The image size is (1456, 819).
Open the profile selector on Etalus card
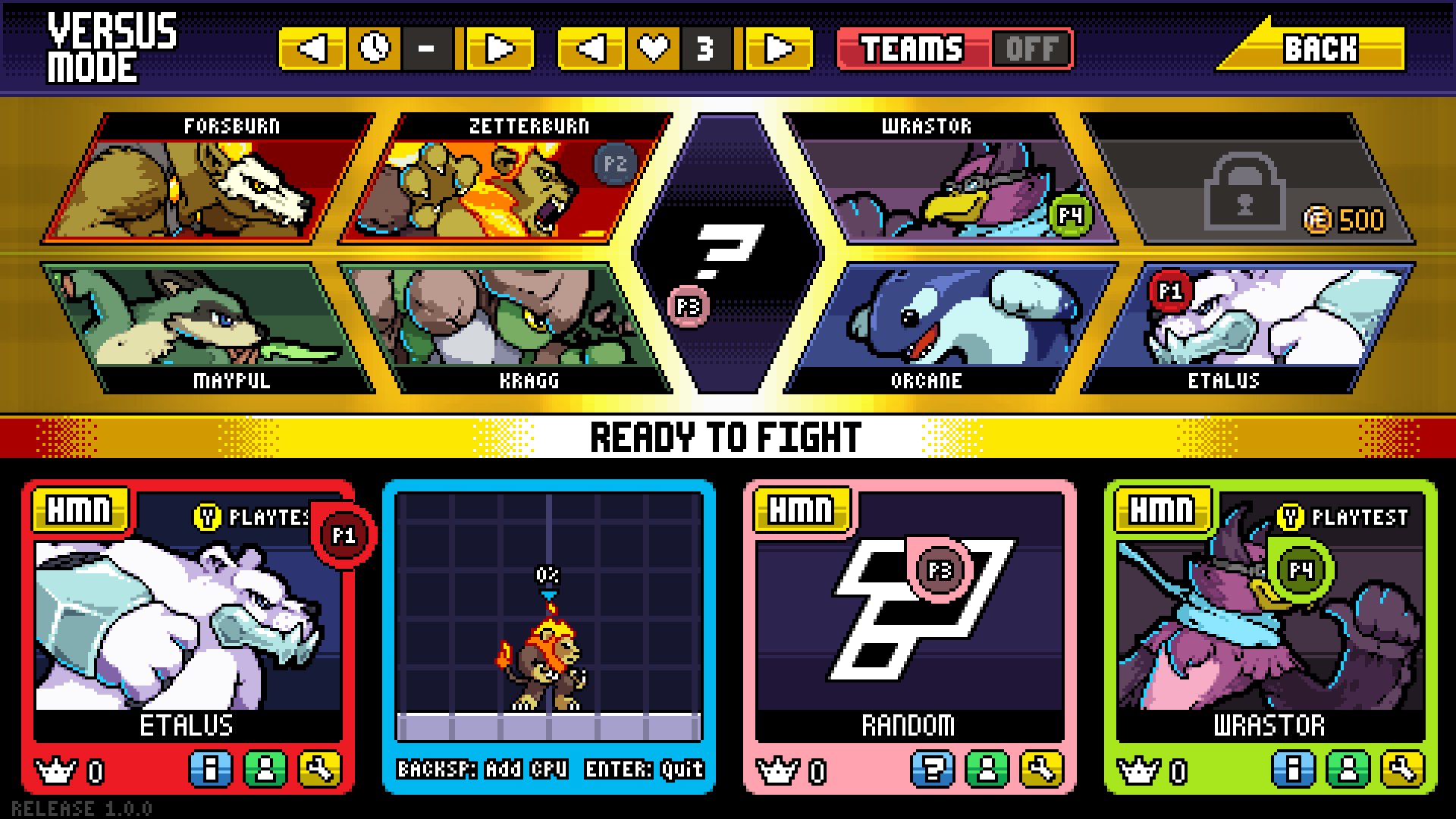click(x=266, y=767)
